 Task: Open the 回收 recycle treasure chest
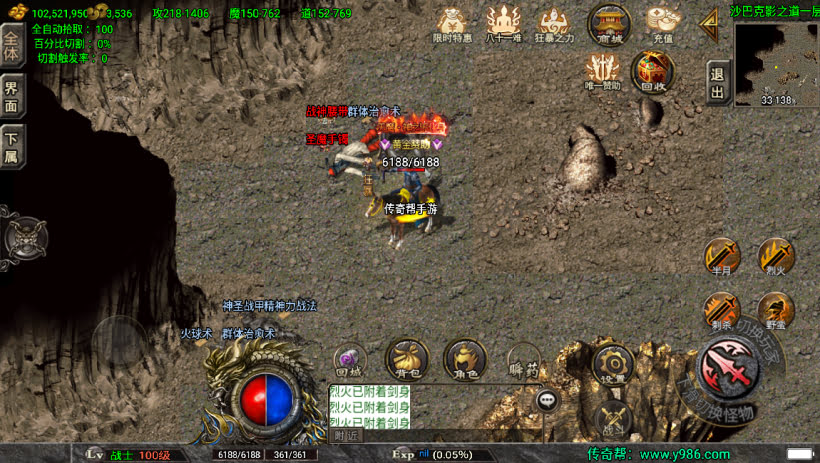653,70
